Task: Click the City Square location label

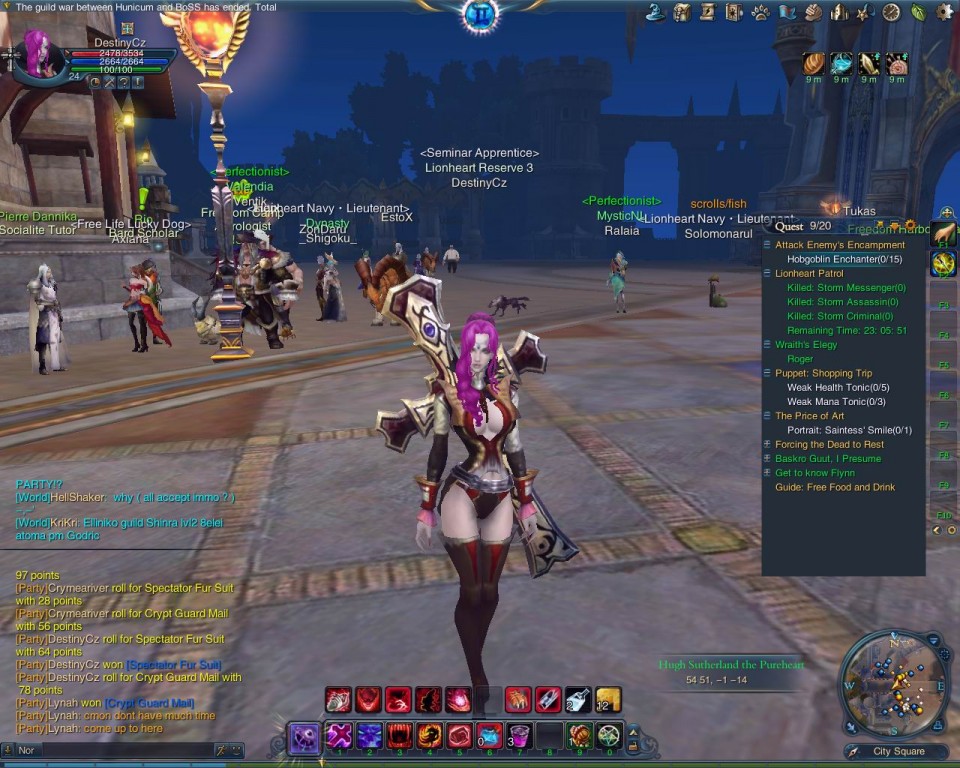Action: 898,752
